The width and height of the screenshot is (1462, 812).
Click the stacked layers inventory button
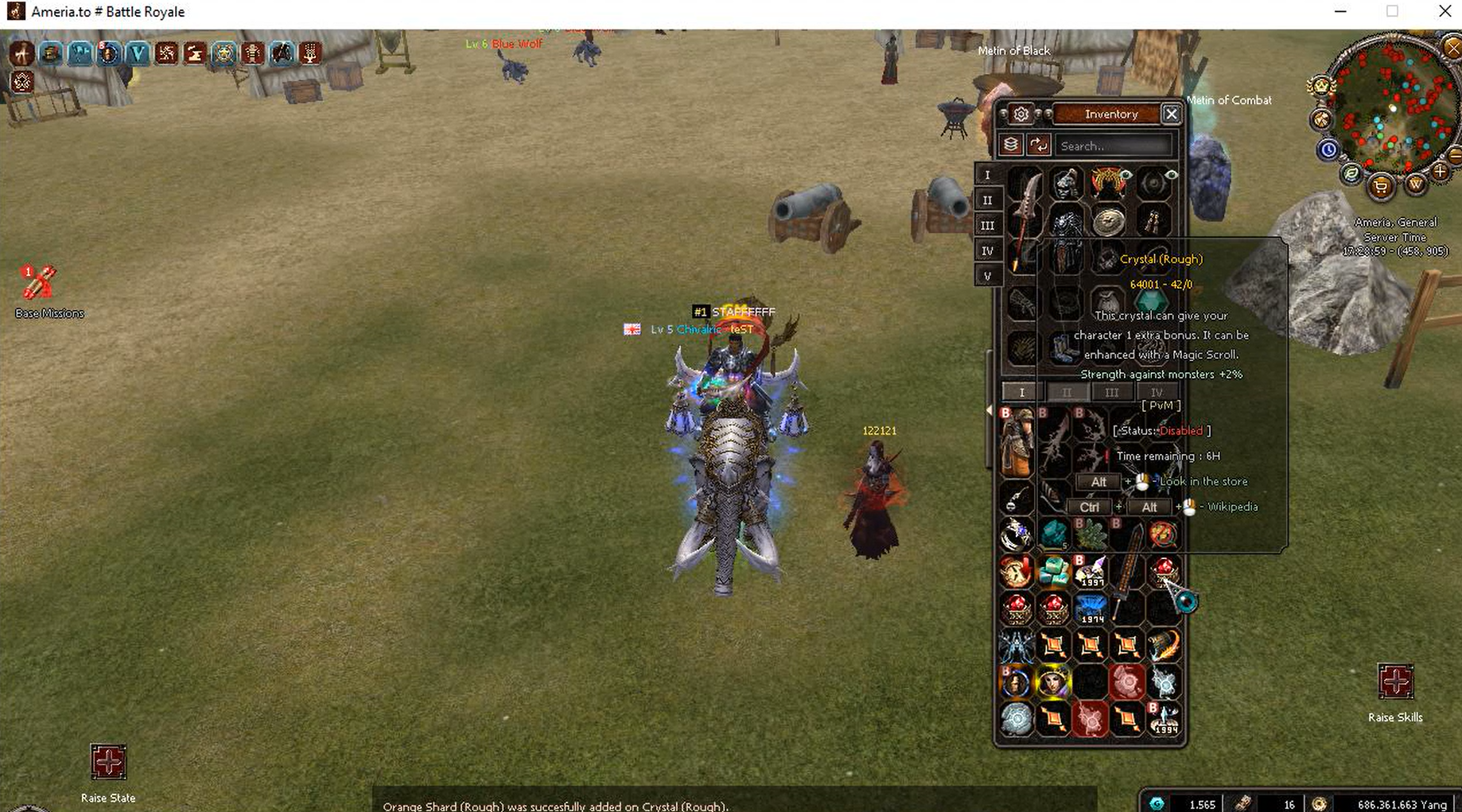1011,145
